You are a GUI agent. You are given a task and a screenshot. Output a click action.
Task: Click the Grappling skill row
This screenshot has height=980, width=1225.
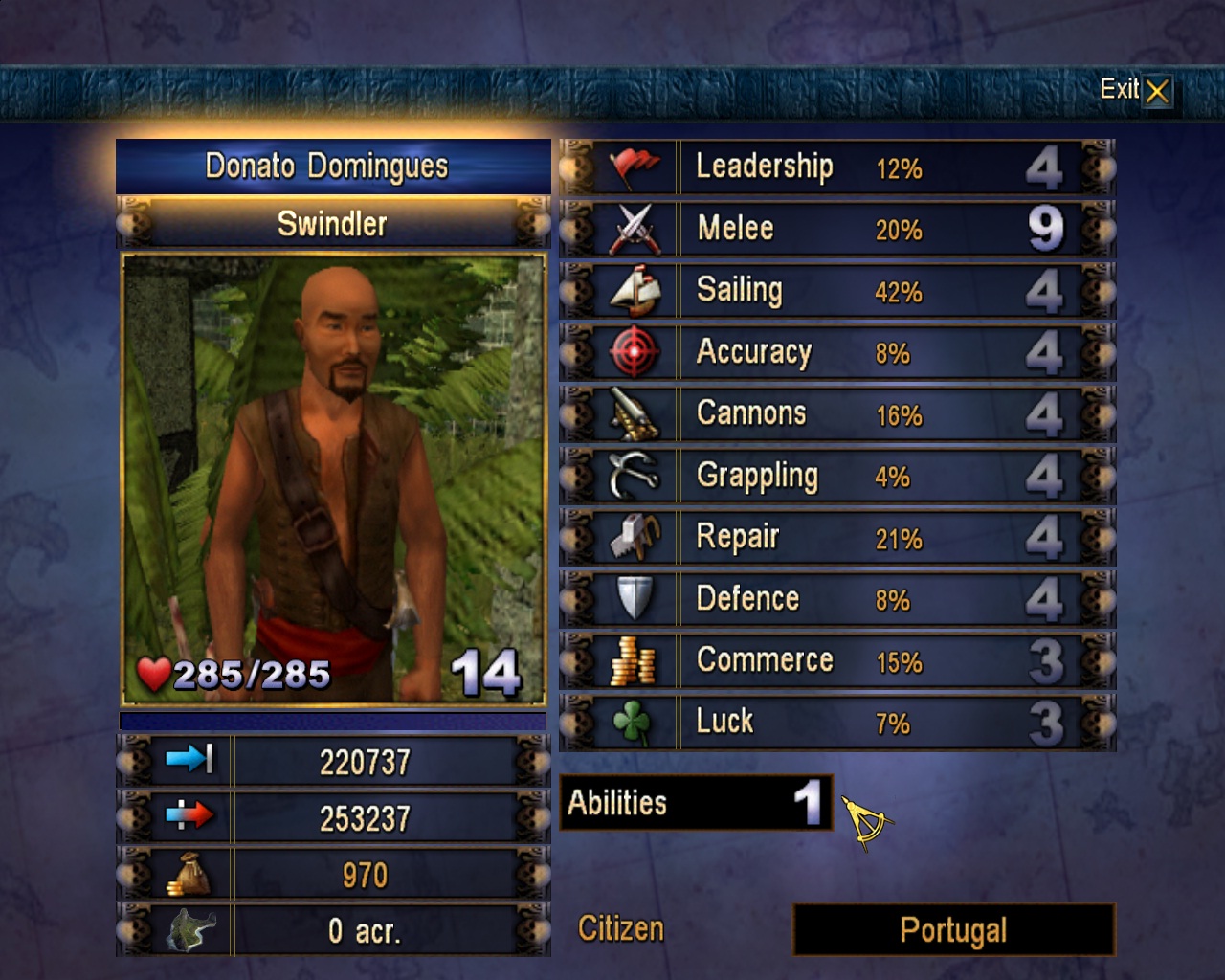click(x=837, y=476)
